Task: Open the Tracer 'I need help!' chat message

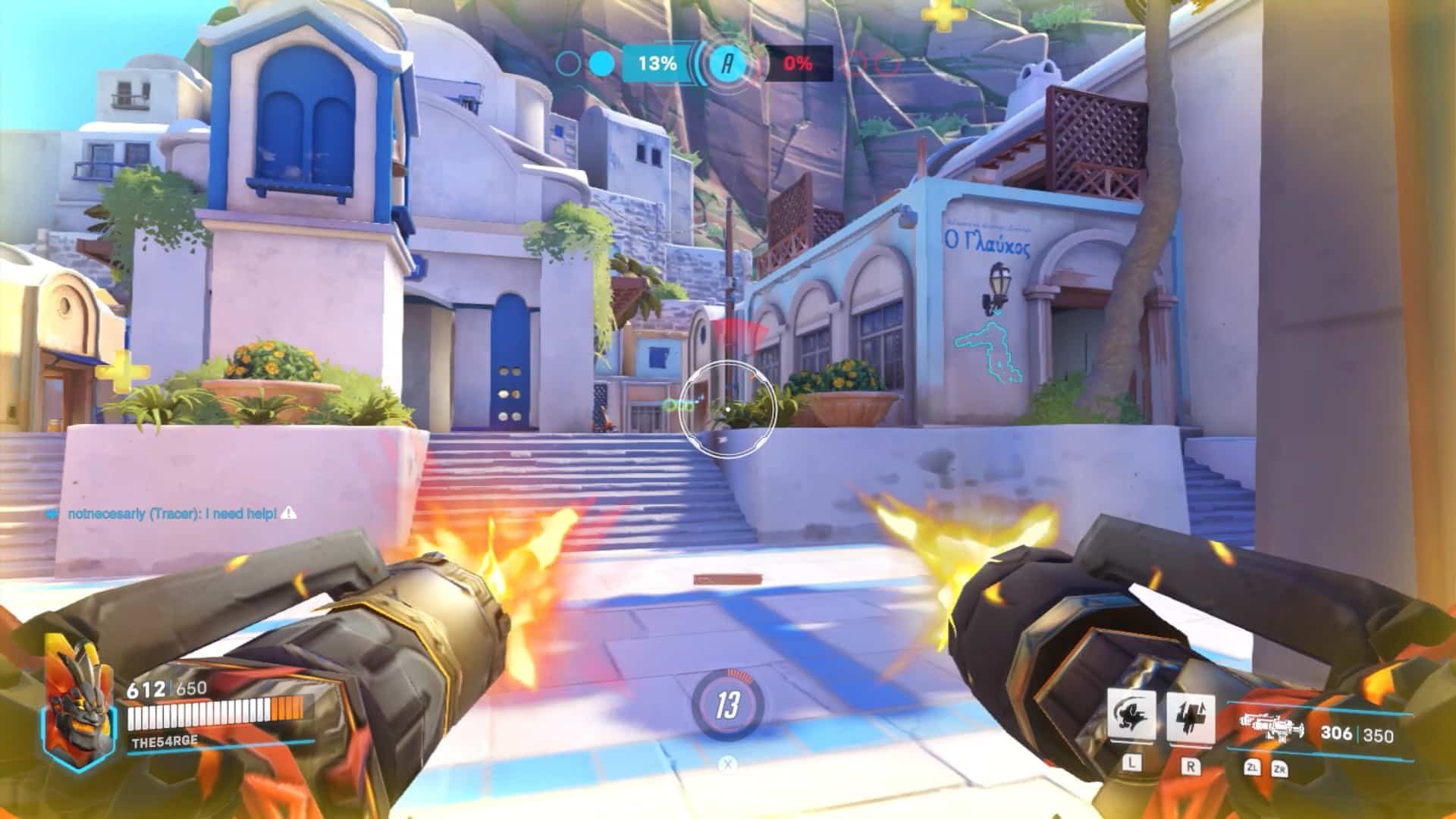Action: pyautogui.click(x=173, y=514)
